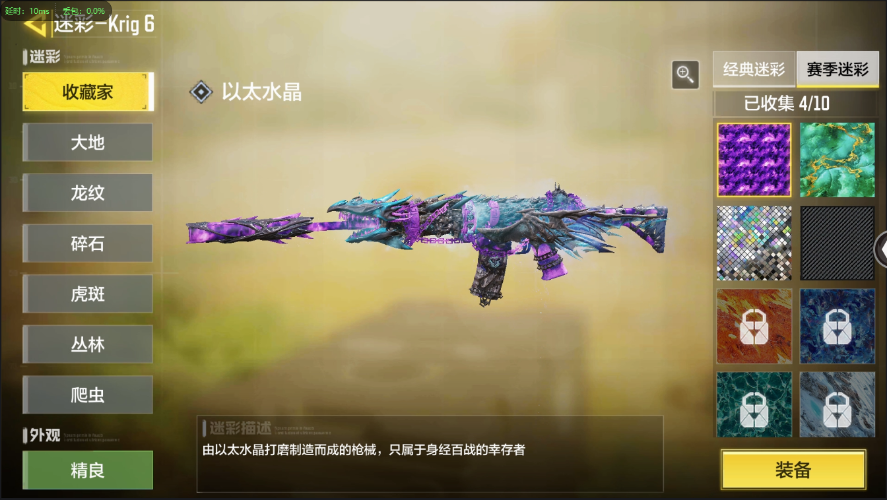
Task: Choose the 丛林 camo category
Action: click(88, 344)
